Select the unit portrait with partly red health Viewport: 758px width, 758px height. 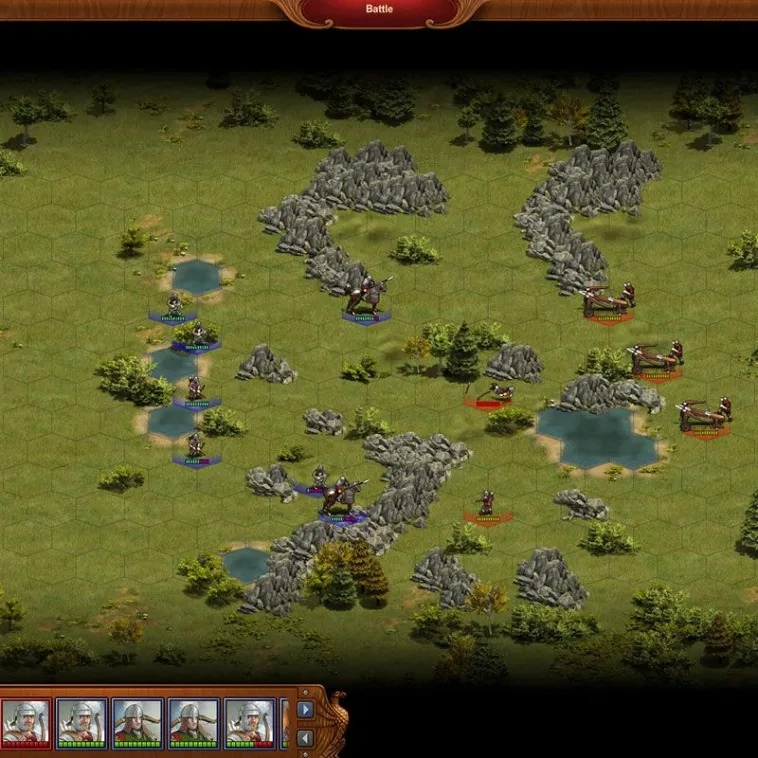tap(249, 722)
